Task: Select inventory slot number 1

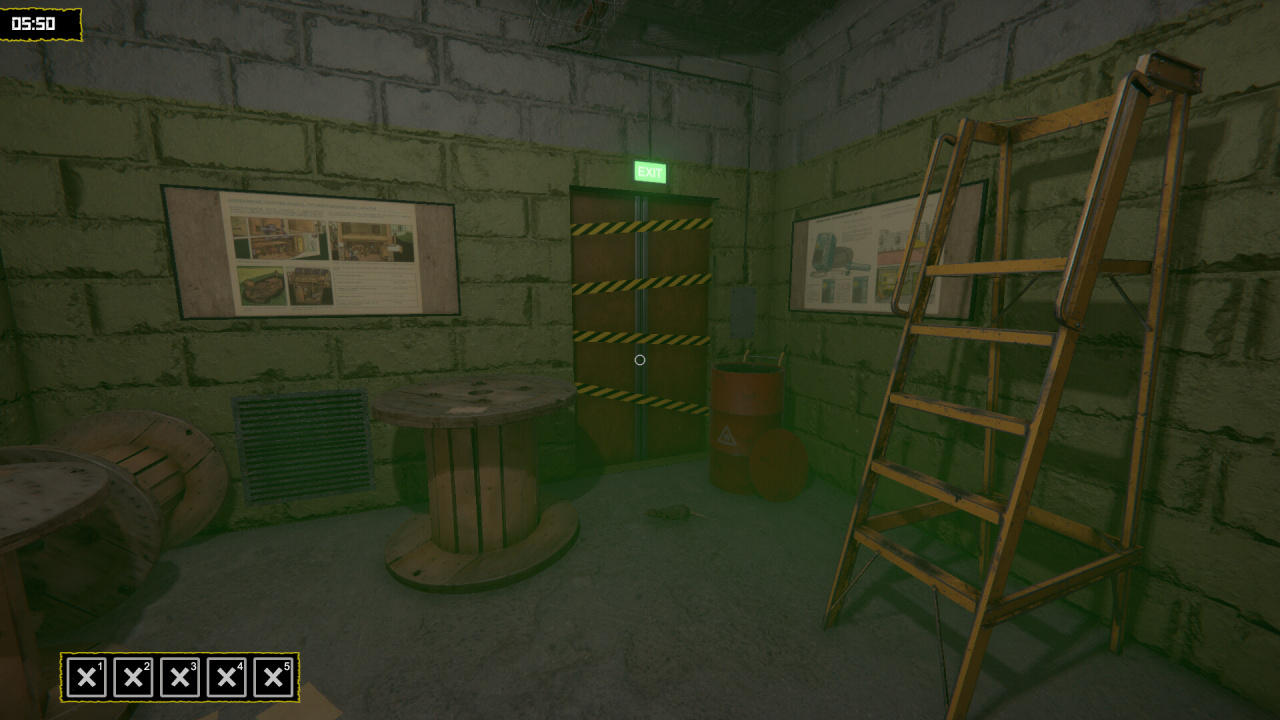Action: click(87, 677)
